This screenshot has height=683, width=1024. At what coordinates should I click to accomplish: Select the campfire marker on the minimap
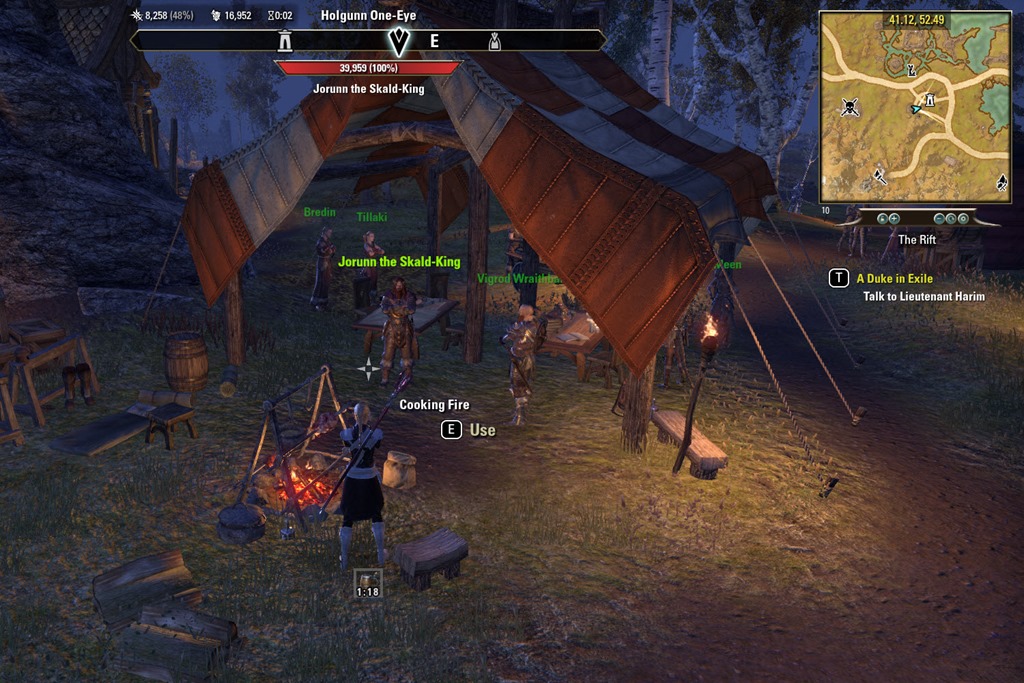click(1001, 182)
